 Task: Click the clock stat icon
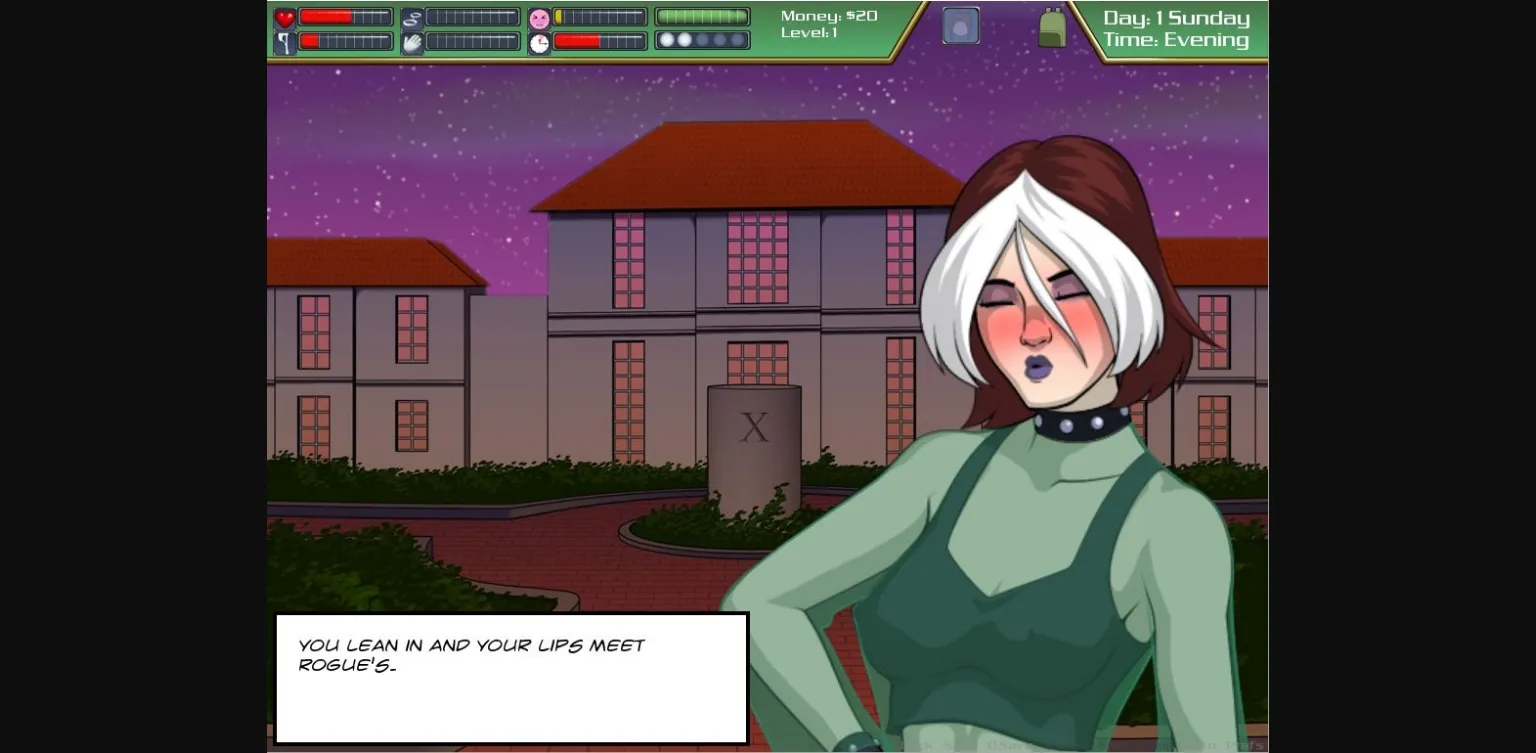538,41
